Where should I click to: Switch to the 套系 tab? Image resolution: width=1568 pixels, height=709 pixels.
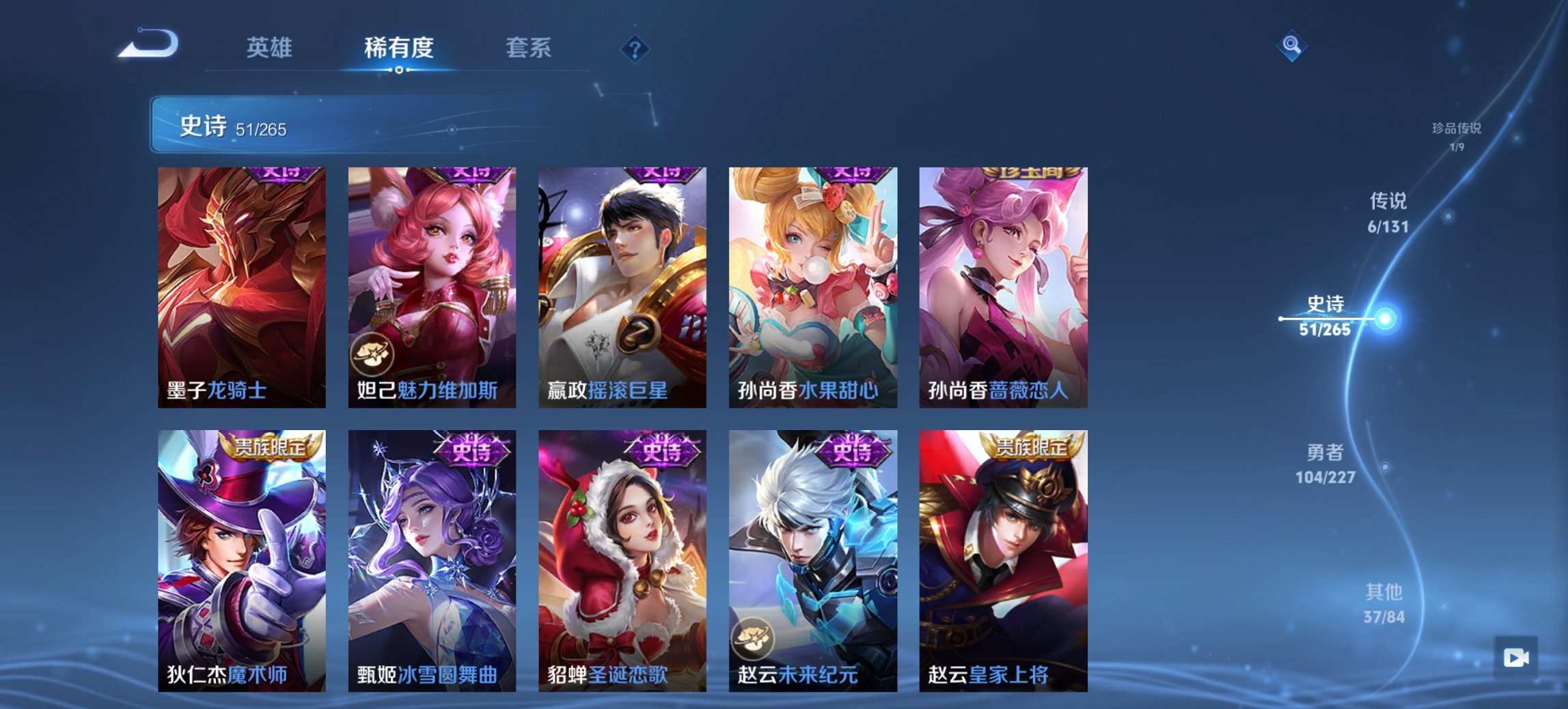pyautogui.click(x=529, y=49)
